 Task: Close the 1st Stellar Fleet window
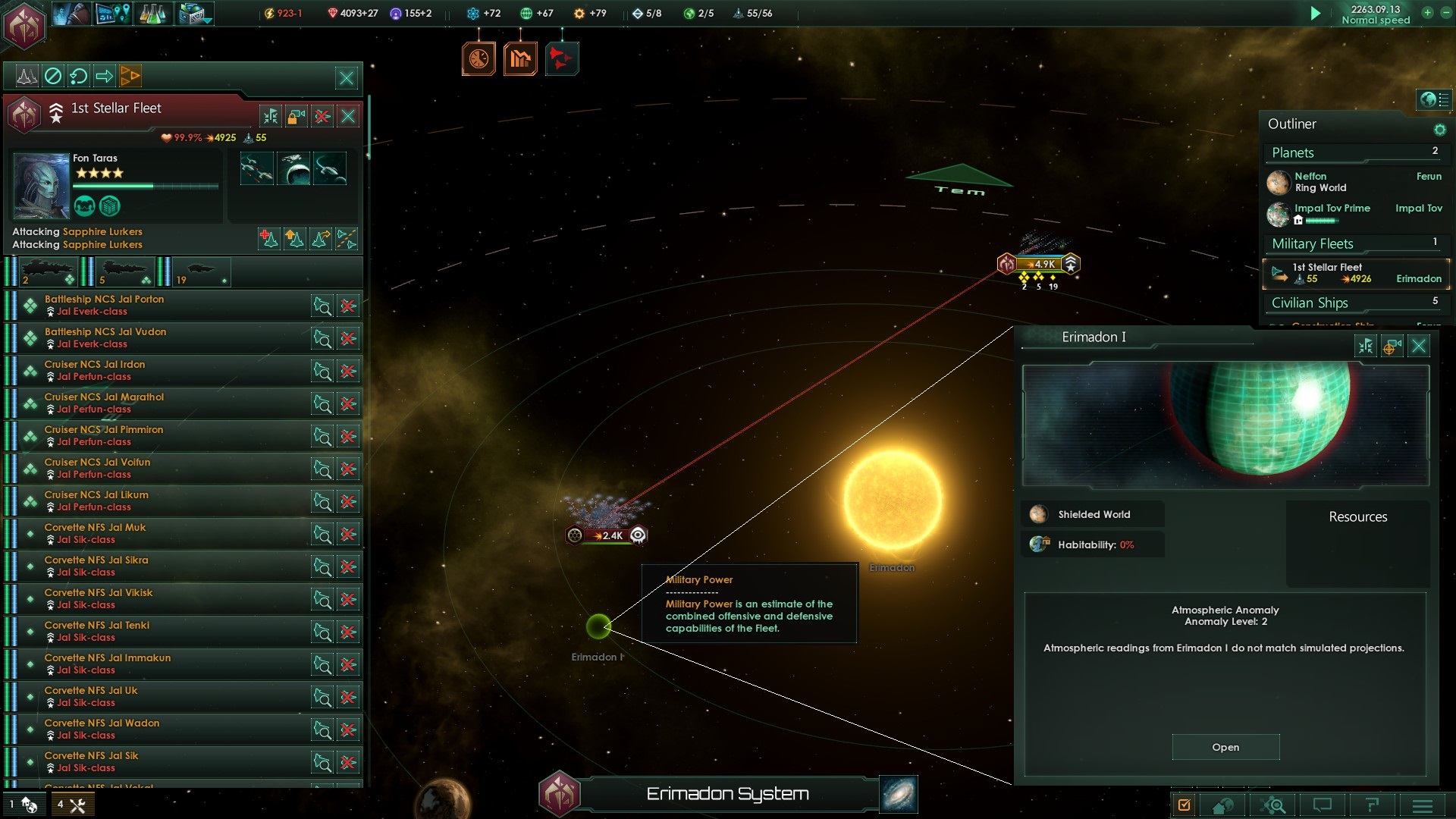(348, 116)
